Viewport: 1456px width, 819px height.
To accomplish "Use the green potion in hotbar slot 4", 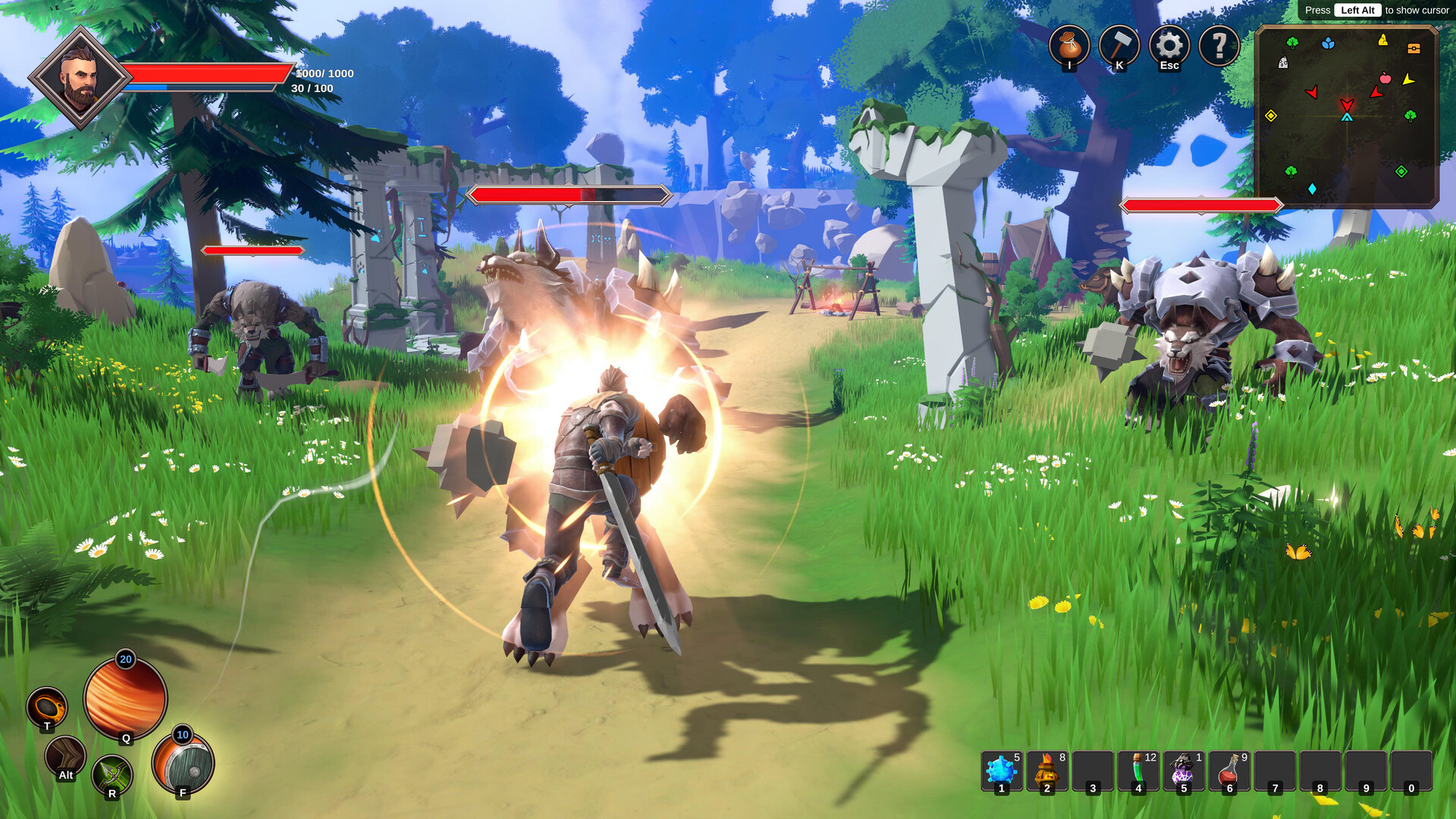I will point(1139,770).
